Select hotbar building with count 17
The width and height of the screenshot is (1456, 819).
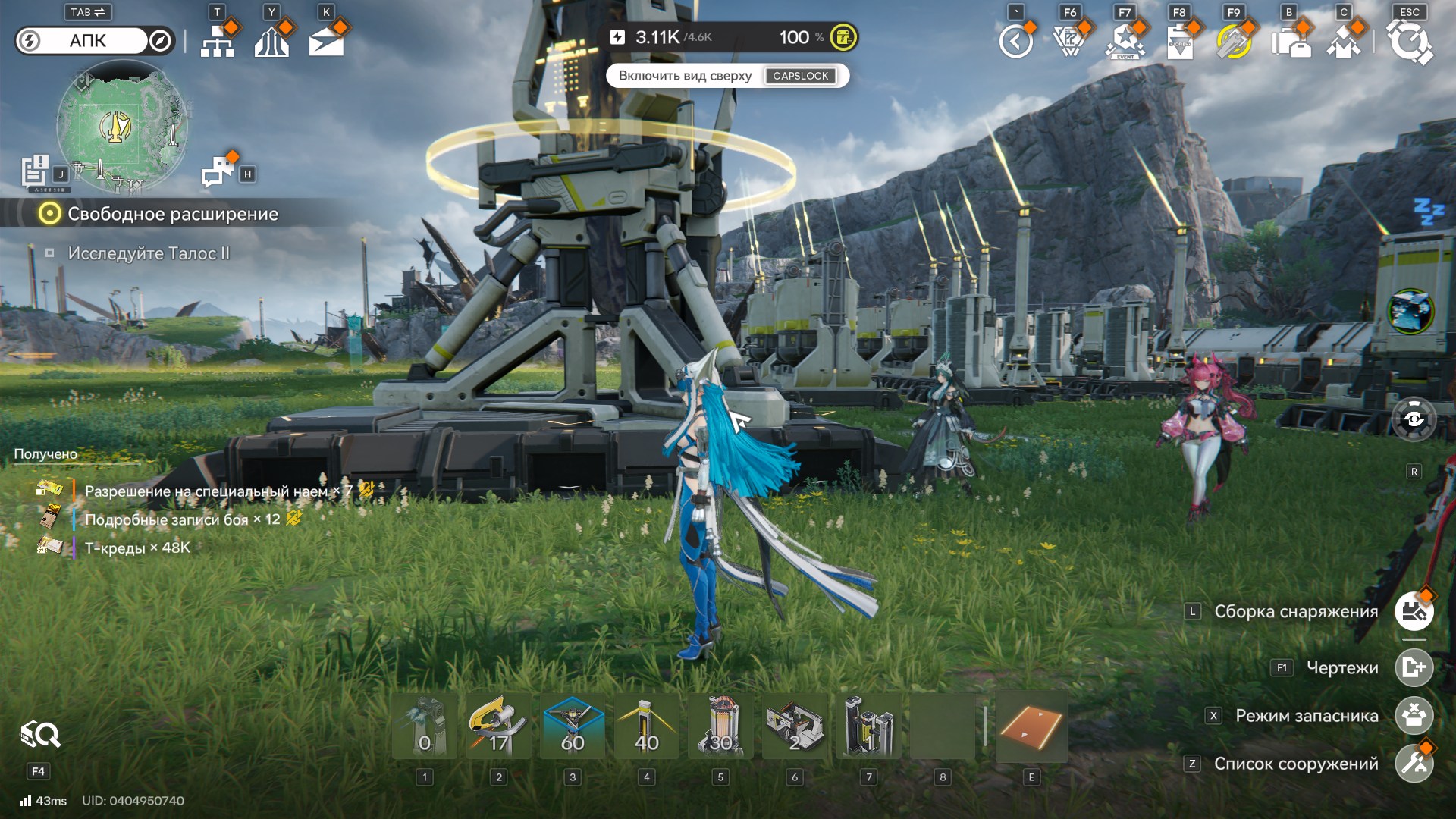498,727
